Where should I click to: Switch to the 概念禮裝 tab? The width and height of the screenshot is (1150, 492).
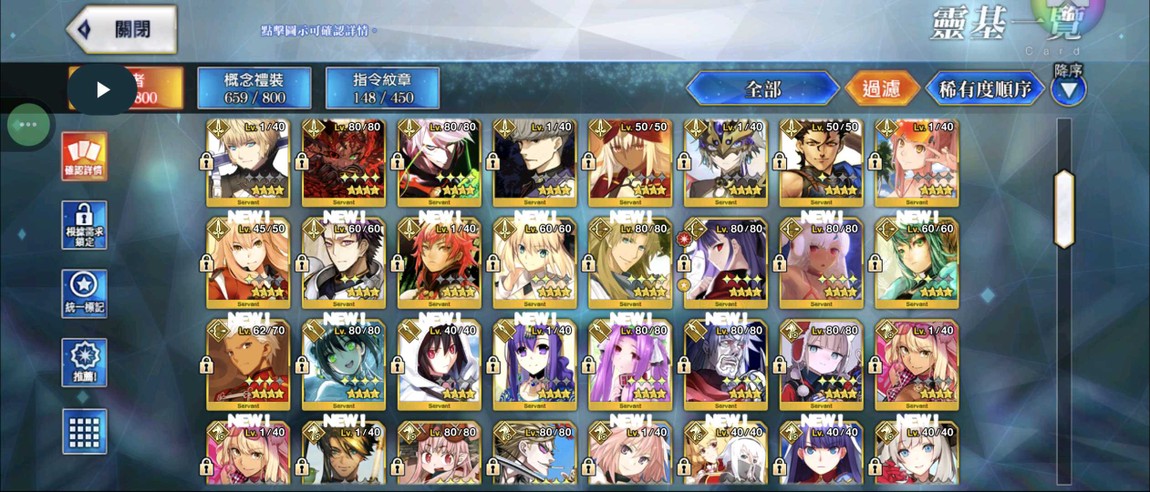[x=254, y=88]
